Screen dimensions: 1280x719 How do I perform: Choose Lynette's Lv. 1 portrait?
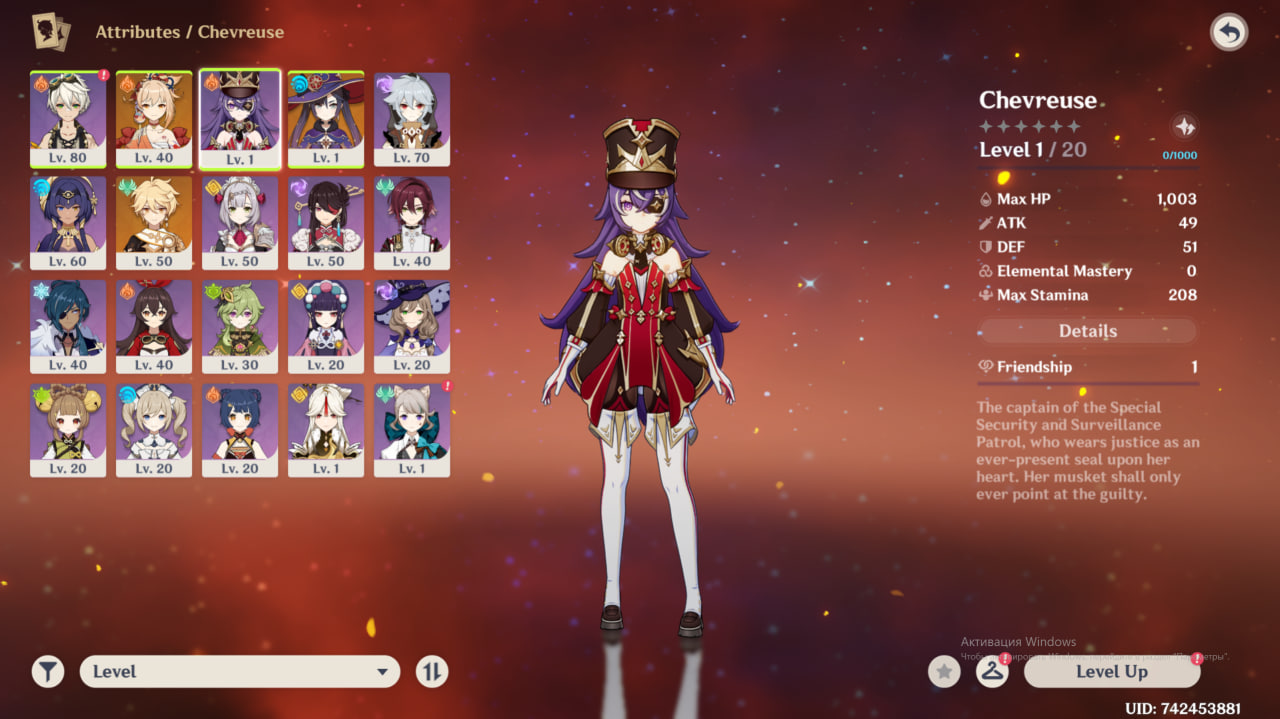pyautogui.click(x=412, y=430)
